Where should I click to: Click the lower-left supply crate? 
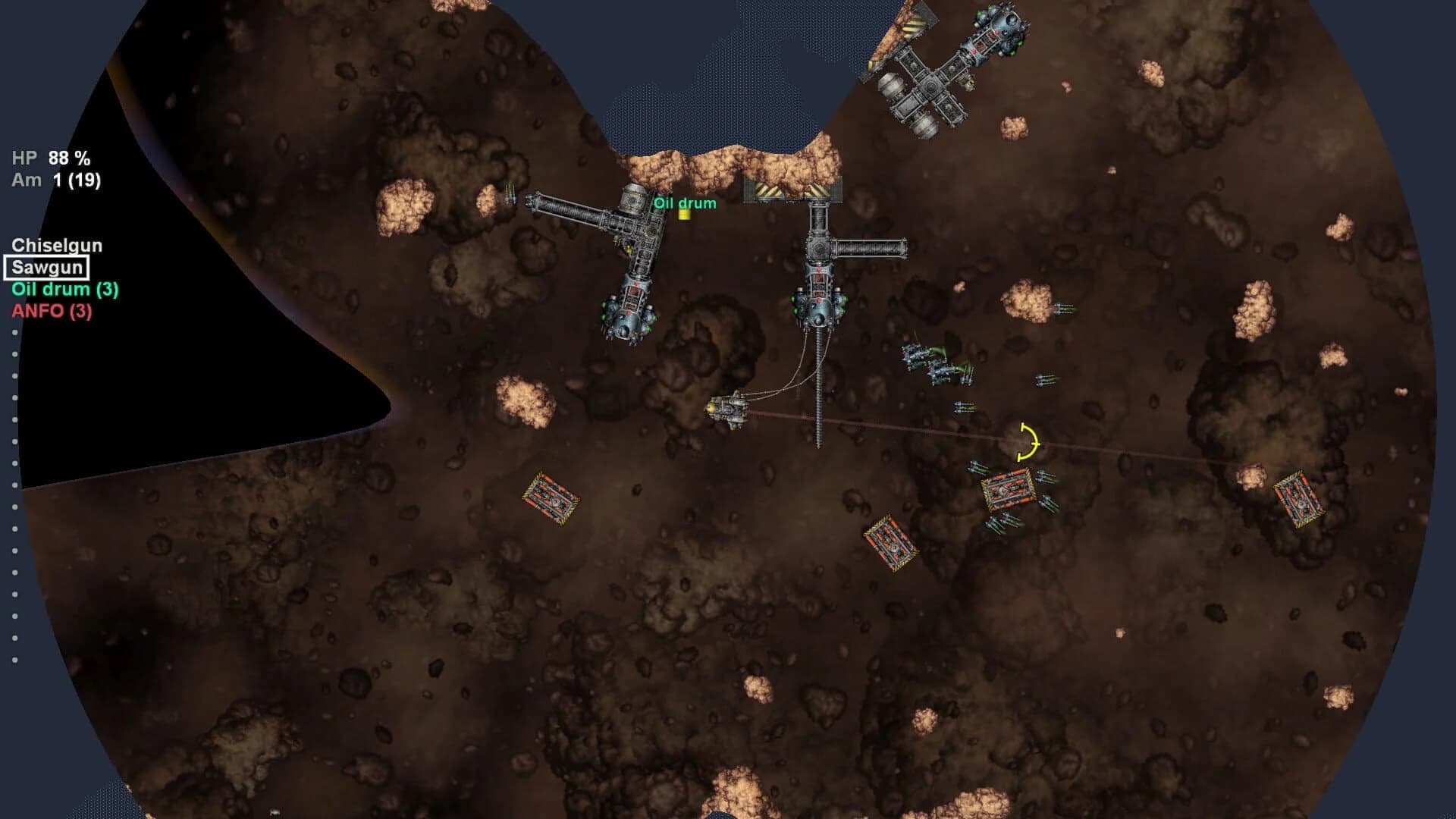click(551, 497)
